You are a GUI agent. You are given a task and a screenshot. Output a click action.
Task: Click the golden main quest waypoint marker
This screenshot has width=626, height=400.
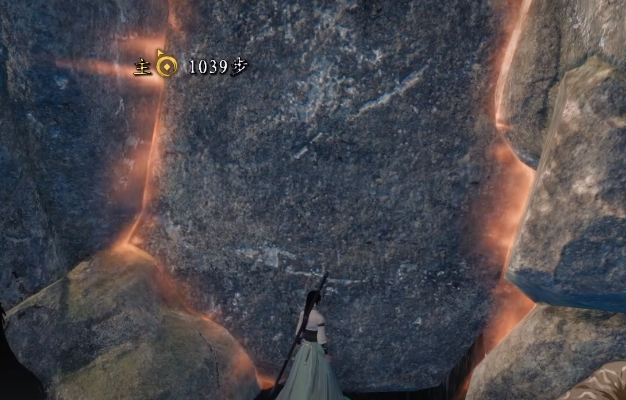[167, 67]
